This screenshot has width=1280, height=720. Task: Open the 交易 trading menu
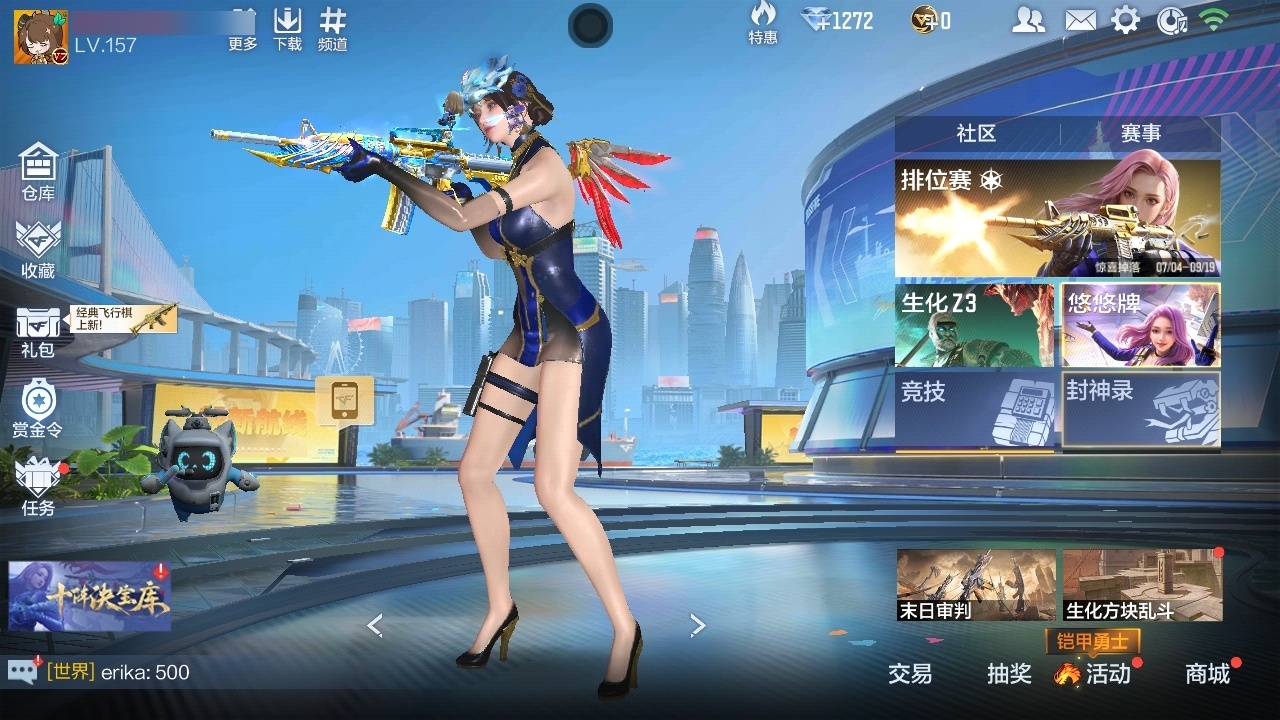coord(910,674)
